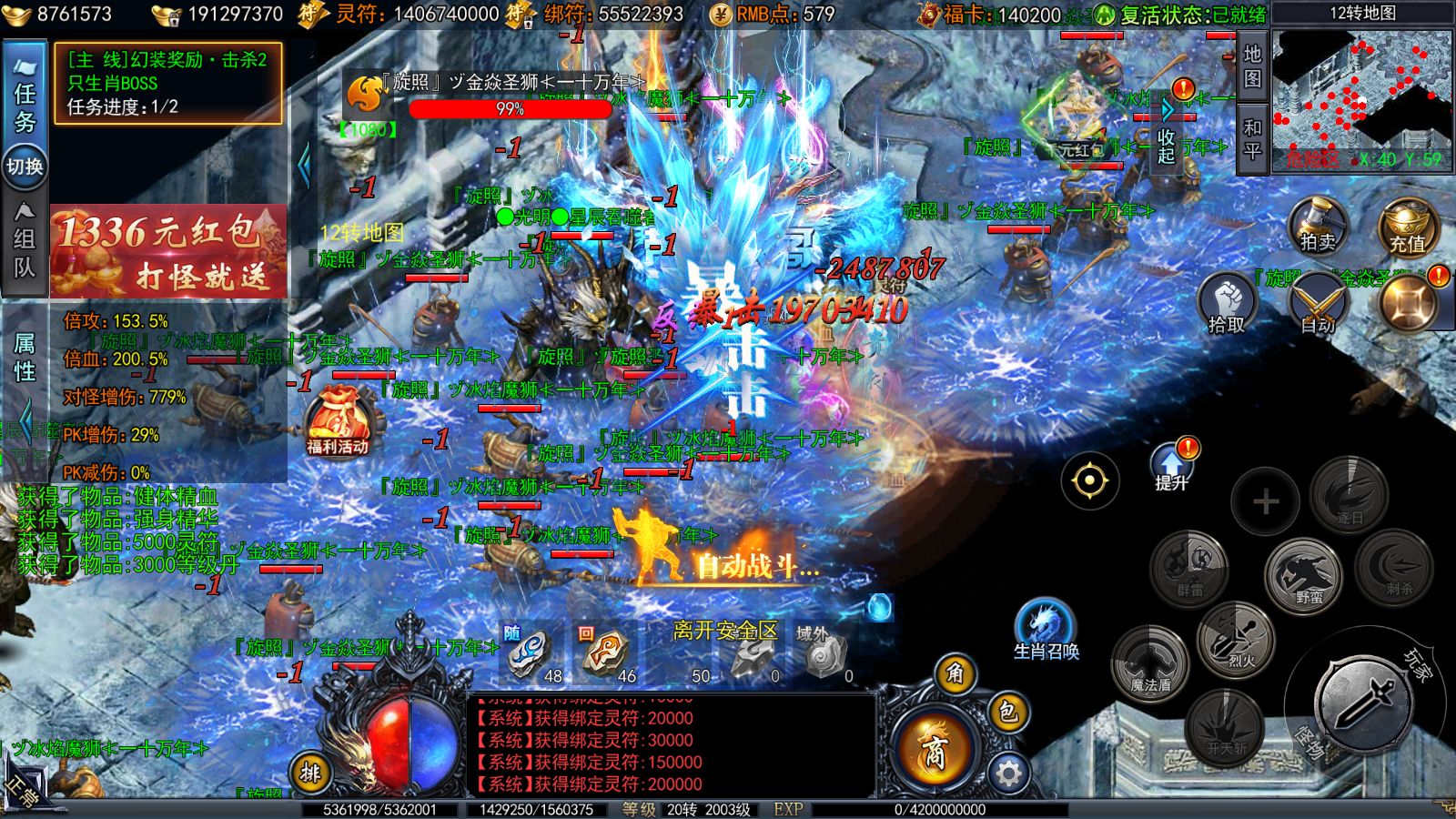Viewport: 1456px width, 819px height.
Task: Open the 福利活动 welfare event red bag
Action: pos(338,416)
